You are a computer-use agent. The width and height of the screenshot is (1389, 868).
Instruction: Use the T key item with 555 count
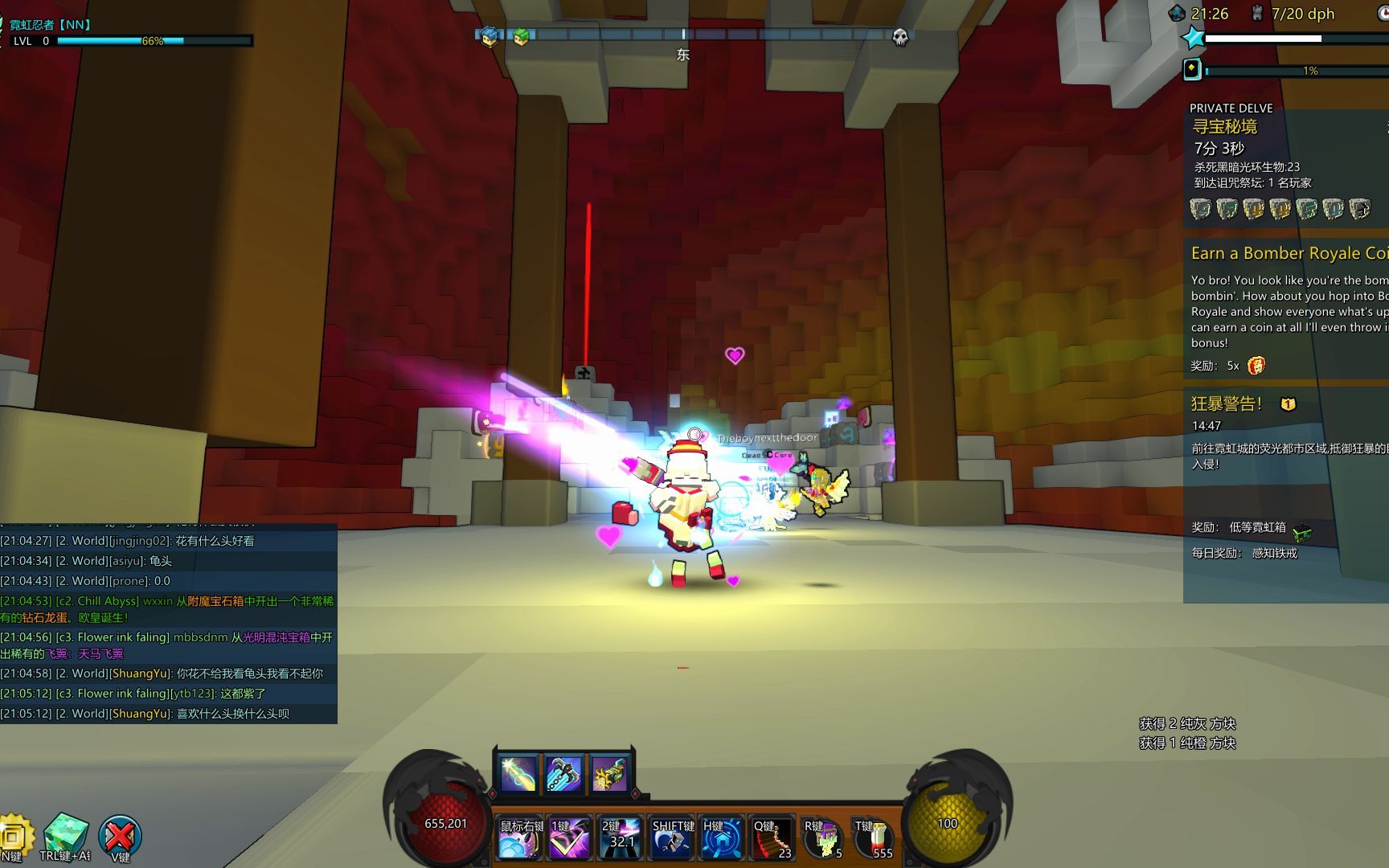[x=874, y=840]
